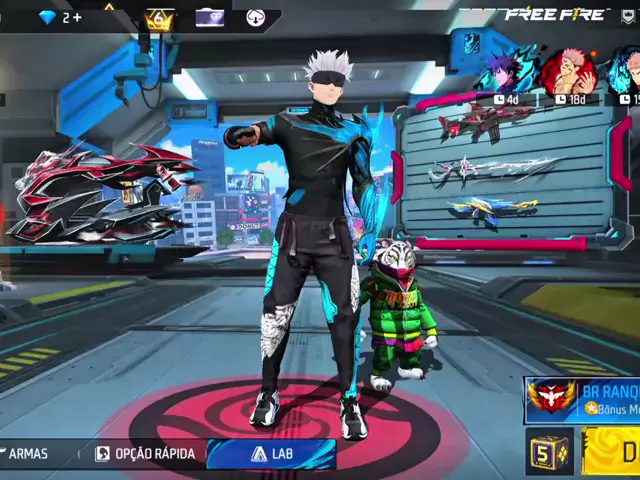Open the purple-haired character event with 4d timer
The width and height of the screenshot is (640, 480).
(x=507, y=73)
